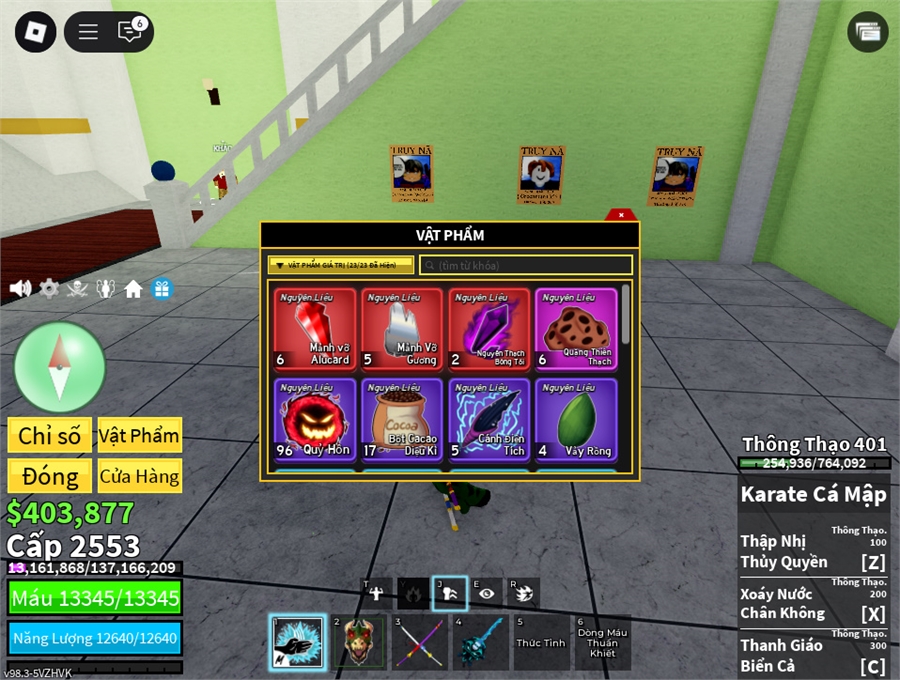
Task: Pick the Quỷ Hồn pumpkin item
Action: click(314, 419)
